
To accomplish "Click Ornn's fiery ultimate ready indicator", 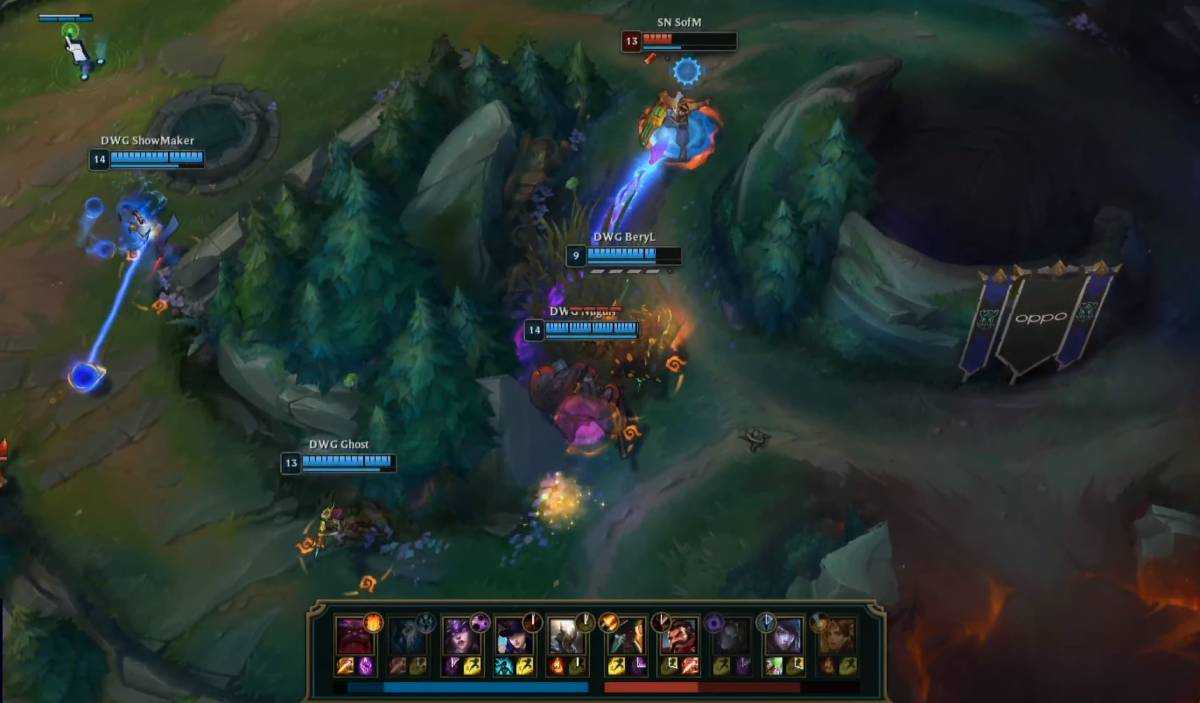I will coord(373,621).
